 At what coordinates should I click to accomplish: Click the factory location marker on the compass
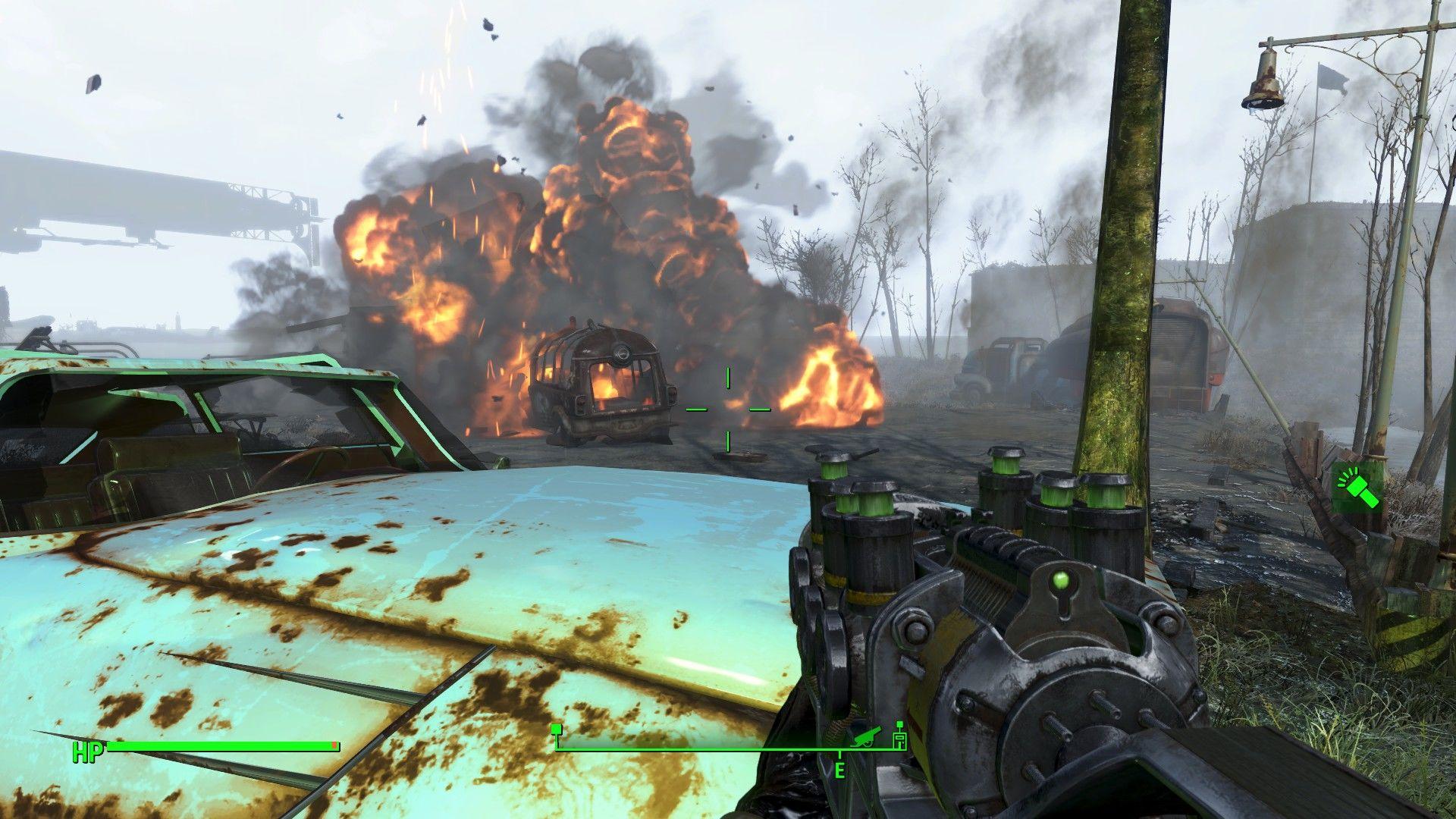click(x=899, y=742)
